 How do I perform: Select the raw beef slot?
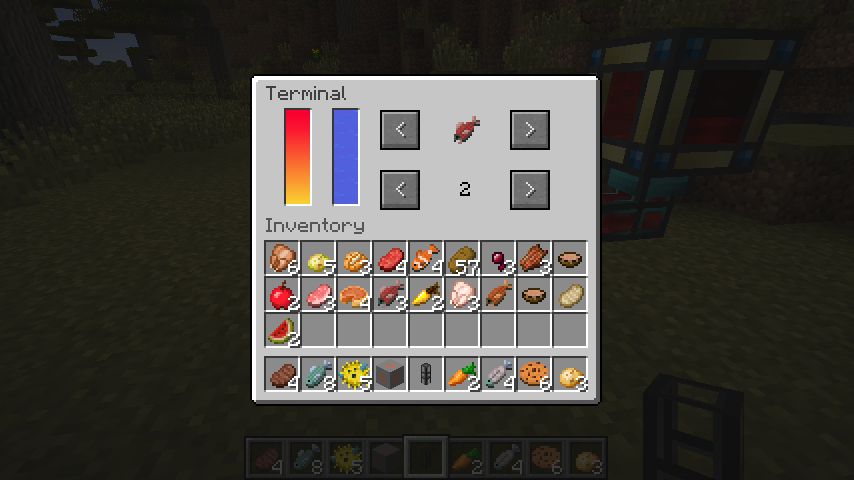[390, 259]
